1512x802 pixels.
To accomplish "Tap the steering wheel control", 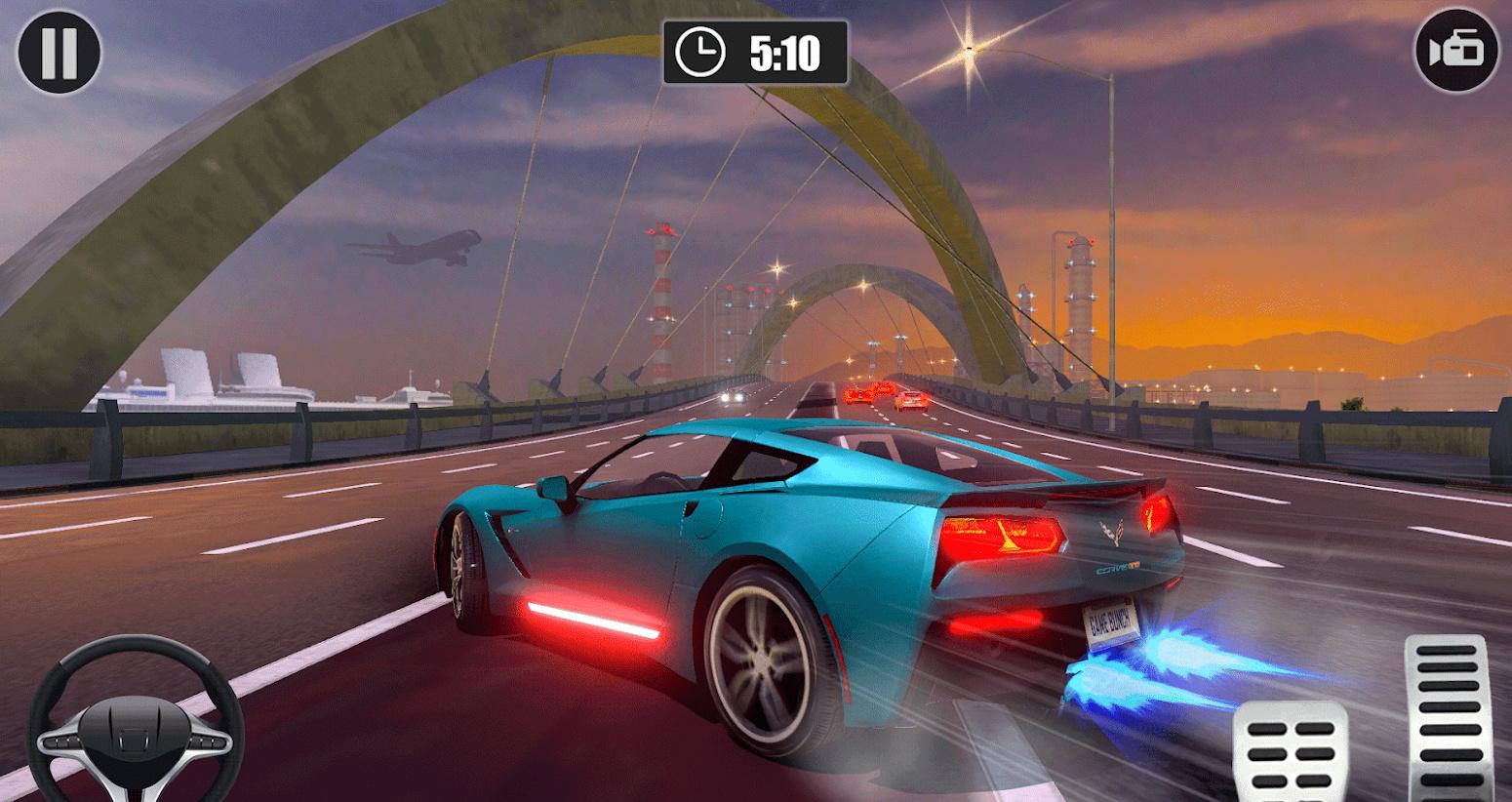I will pos(137,717).
